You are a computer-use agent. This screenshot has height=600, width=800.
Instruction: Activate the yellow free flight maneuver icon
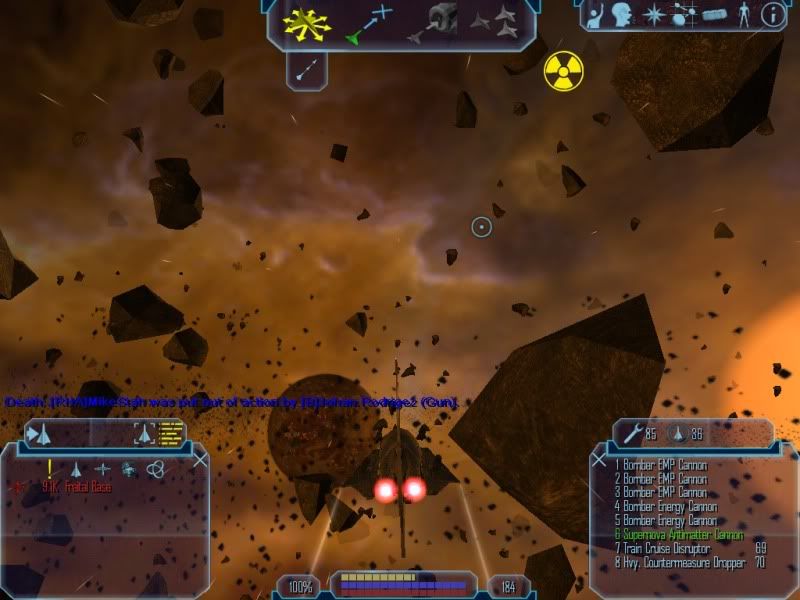306,22
